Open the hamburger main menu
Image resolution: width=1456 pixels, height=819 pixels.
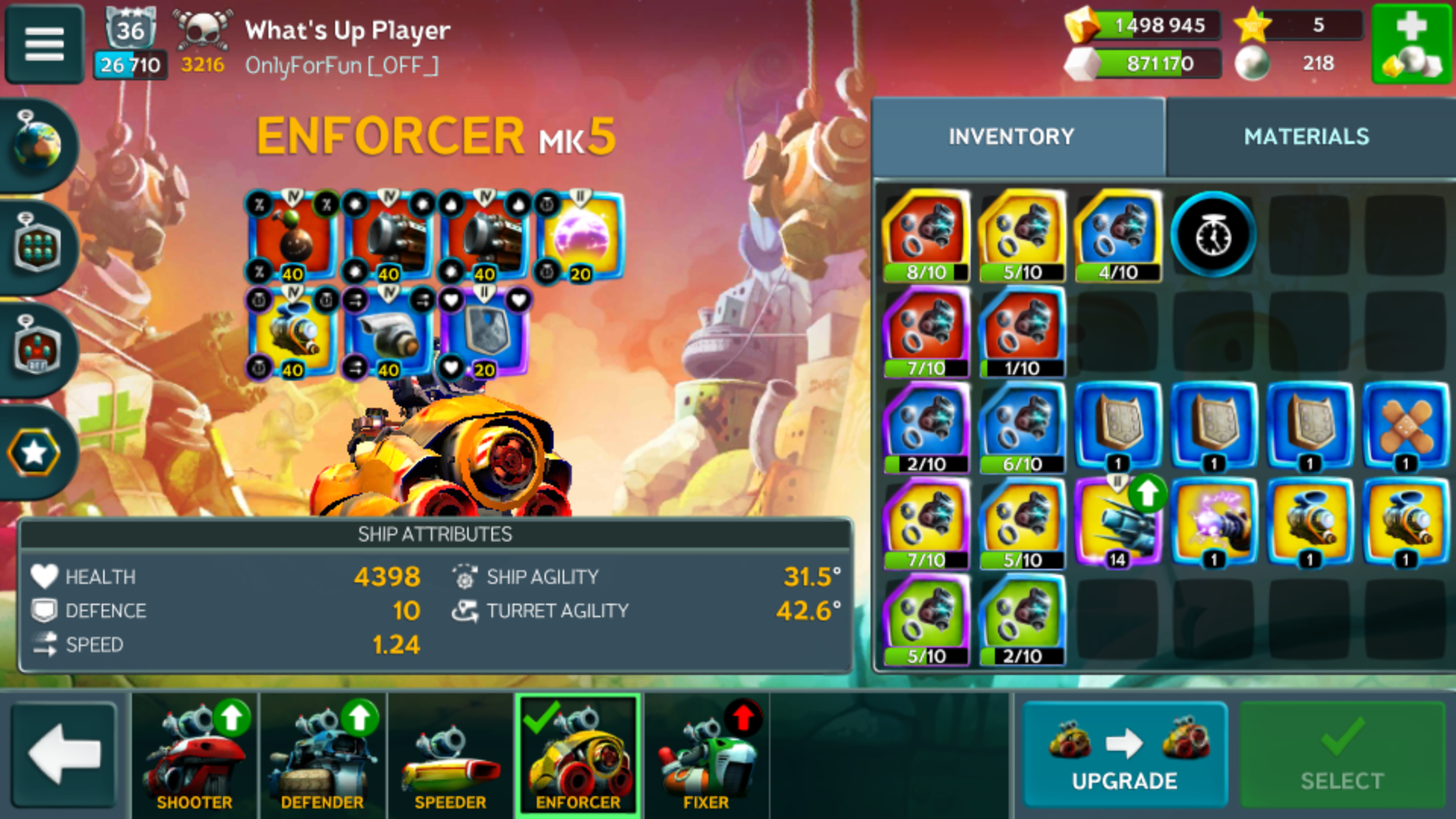click(44, 44)
